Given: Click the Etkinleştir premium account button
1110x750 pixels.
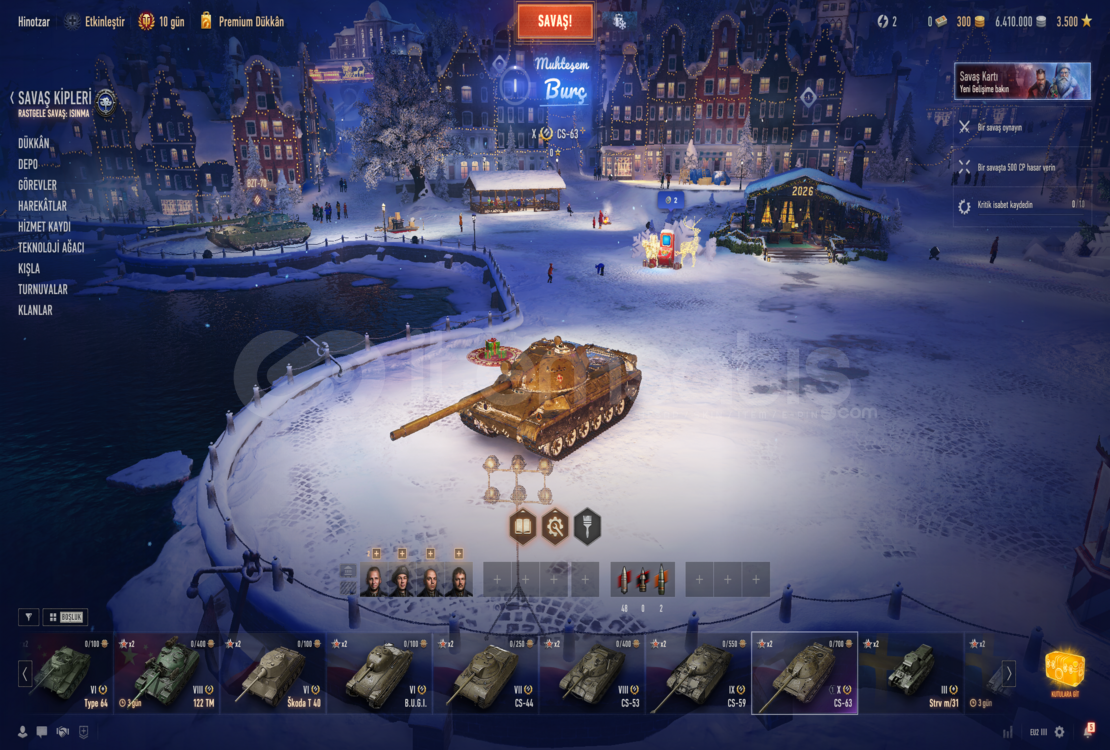Looking at the screenshot, I should click(96, 21).
